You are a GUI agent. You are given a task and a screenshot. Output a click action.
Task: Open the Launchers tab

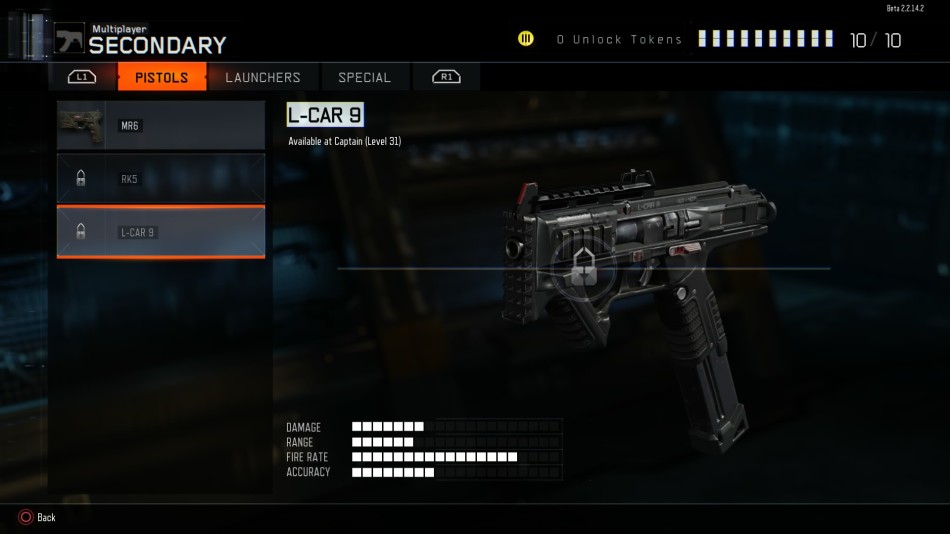tap(262, 77)
